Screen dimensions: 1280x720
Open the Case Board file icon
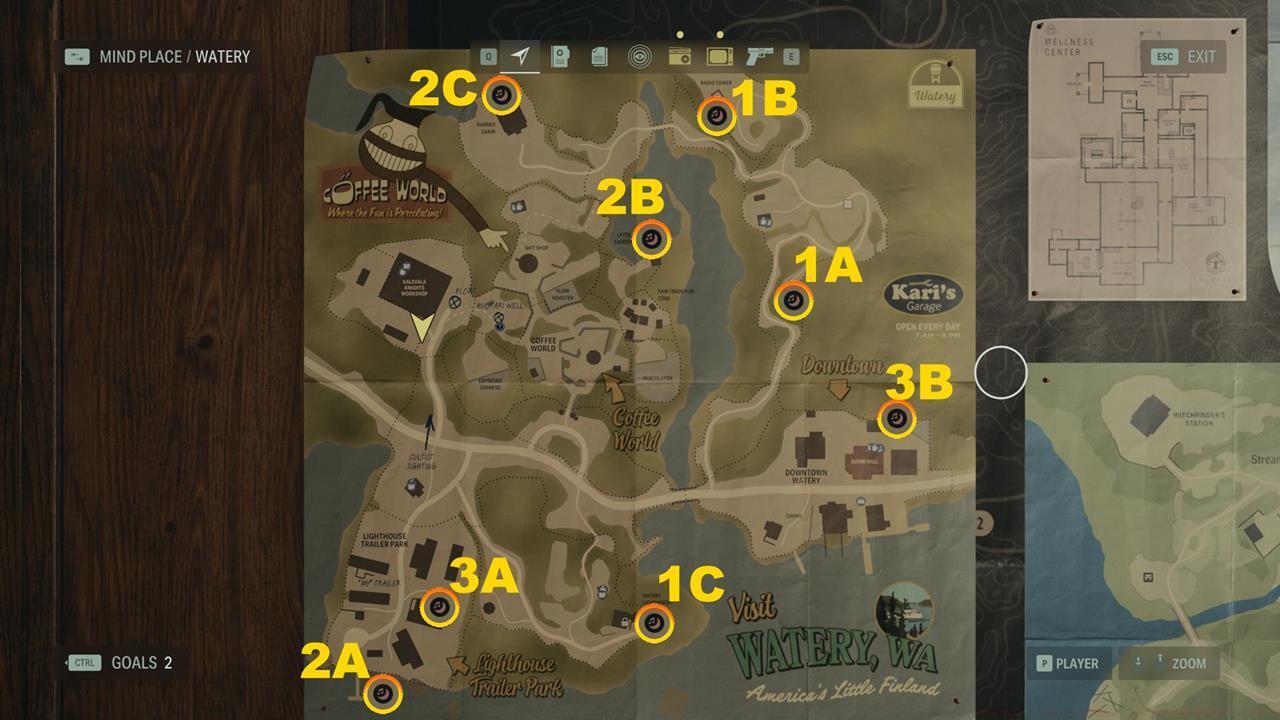click(x=560, y=57)
